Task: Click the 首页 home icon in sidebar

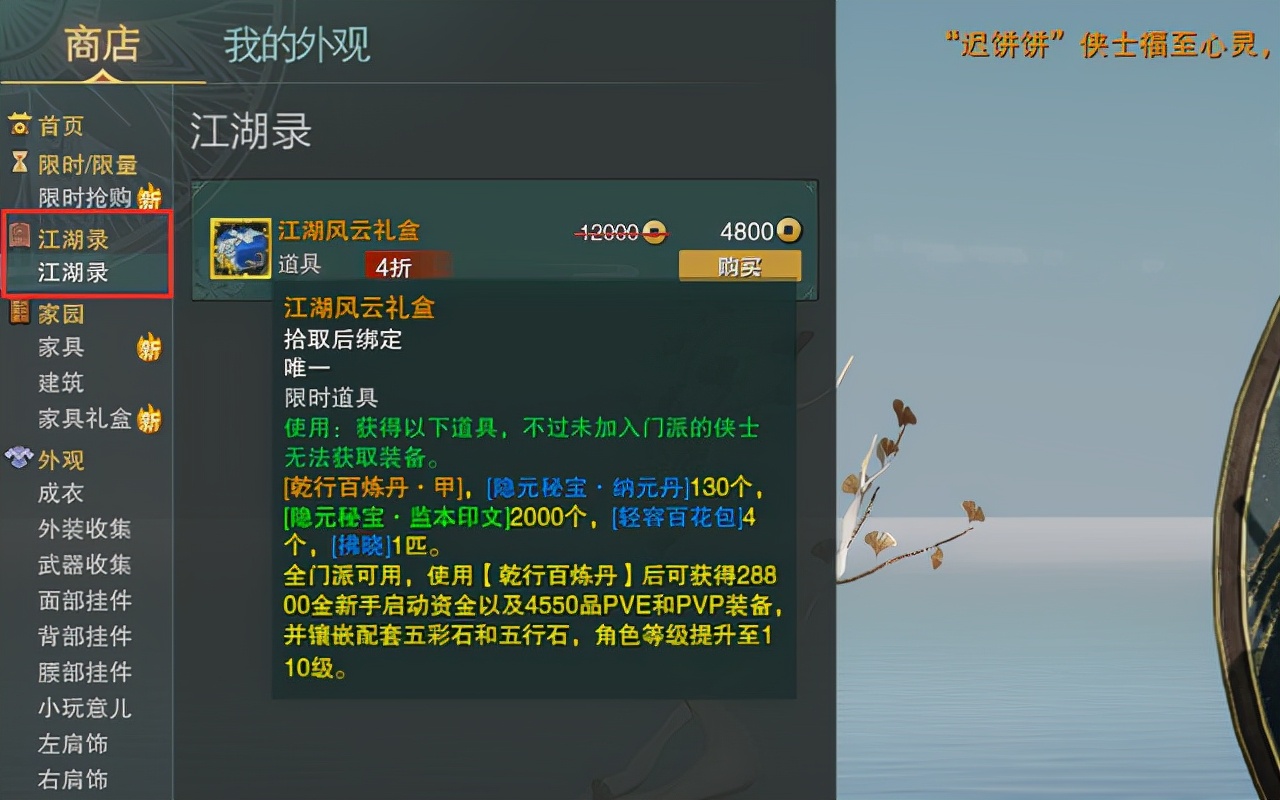Action: pyautogui.click(x=20, y=125)
